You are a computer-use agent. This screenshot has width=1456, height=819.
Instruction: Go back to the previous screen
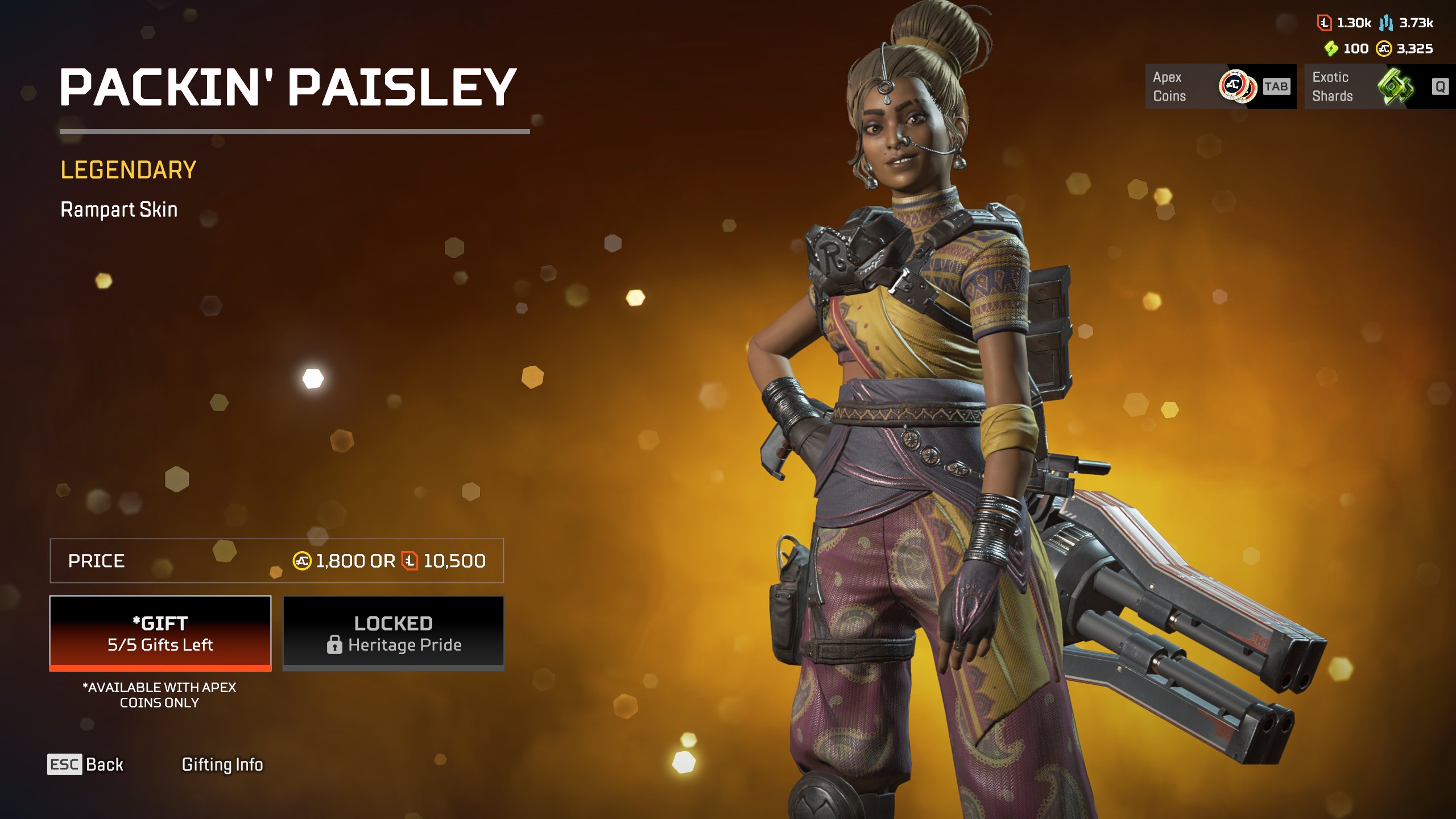(86, 764)
